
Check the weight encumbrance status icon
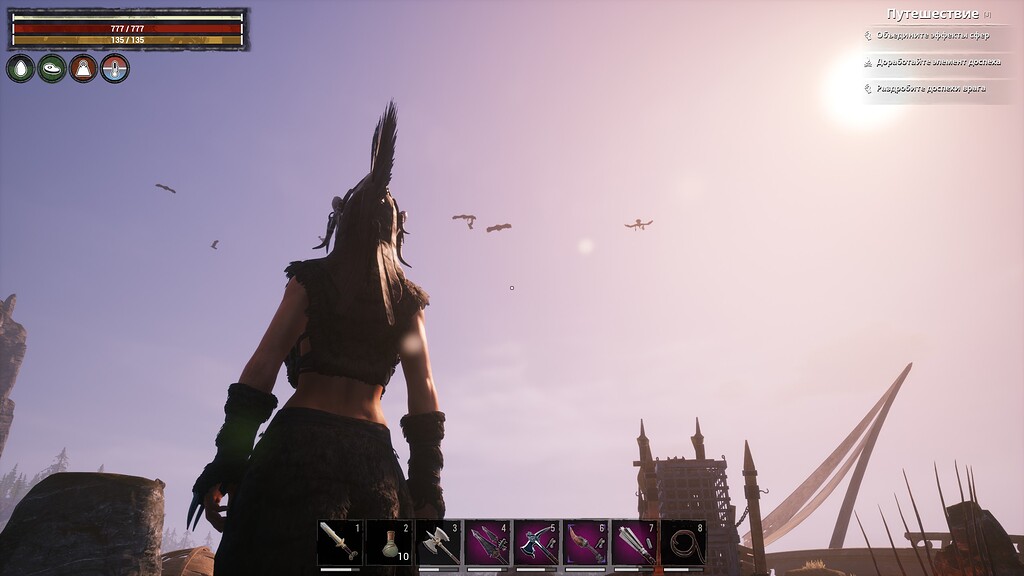(x=83, y=68)
